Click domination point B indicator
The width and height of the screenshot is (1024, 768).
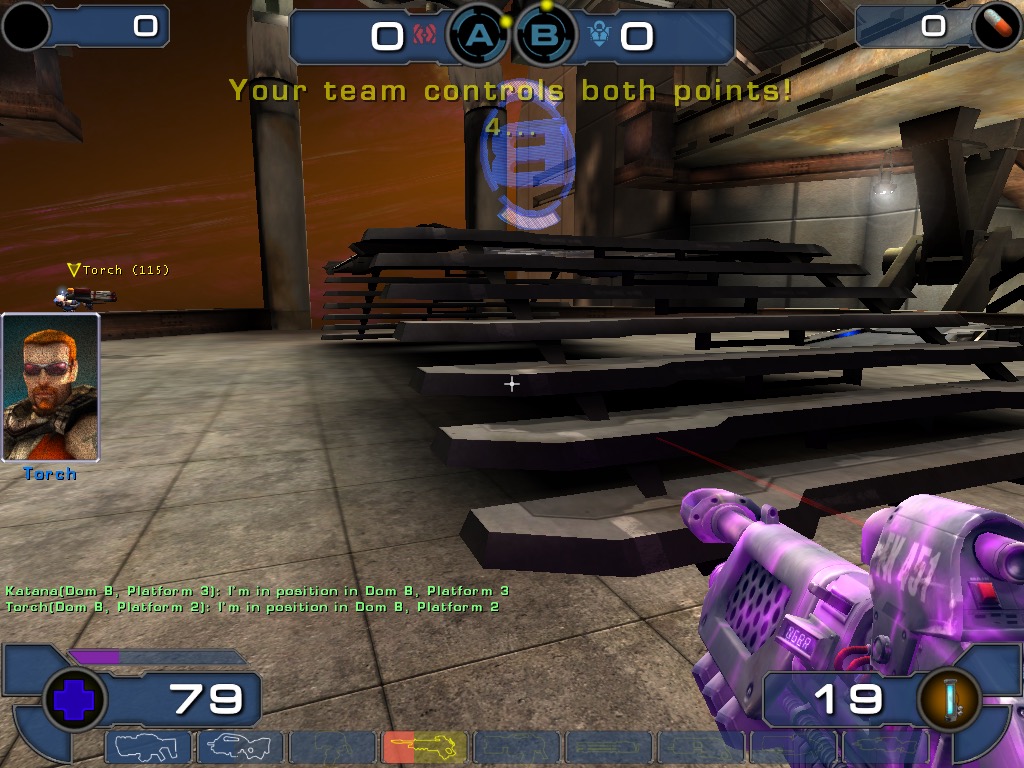[546, 36]
